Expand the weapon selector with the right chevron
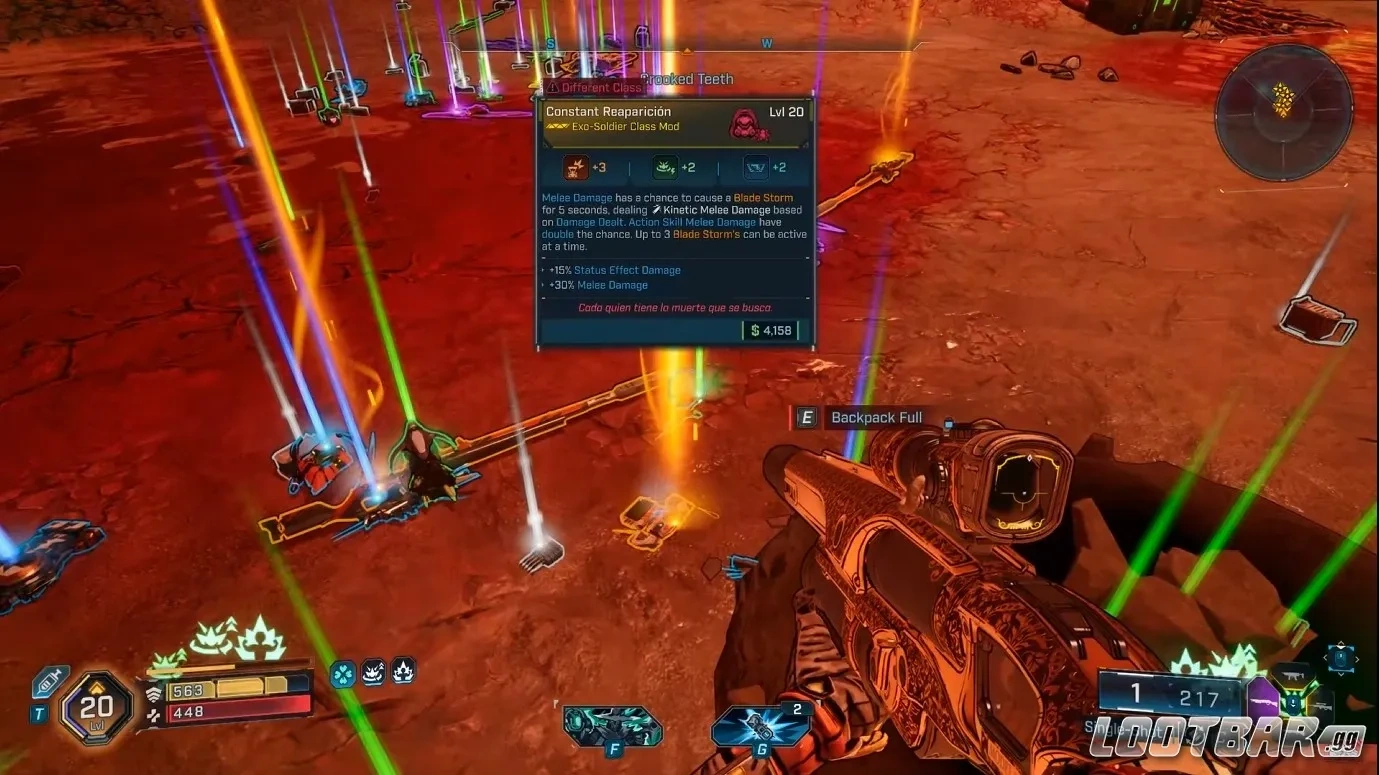The image size is (1379, 775). [x=1357, y=657]
